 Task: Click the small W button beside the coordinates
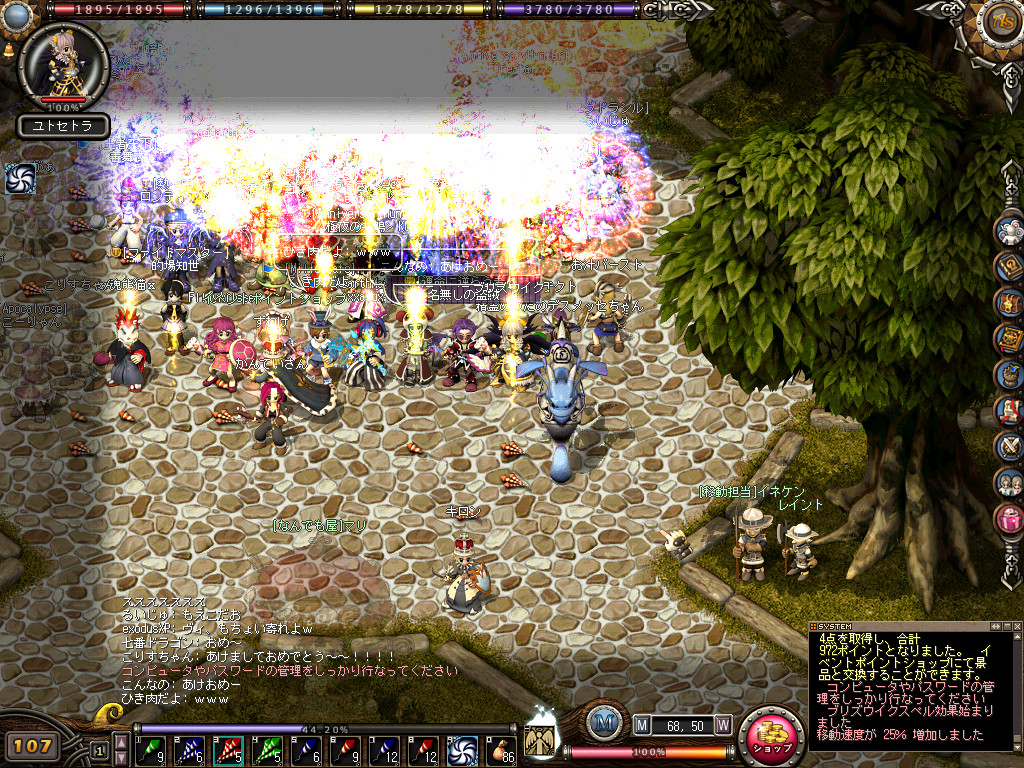(722, 723)
